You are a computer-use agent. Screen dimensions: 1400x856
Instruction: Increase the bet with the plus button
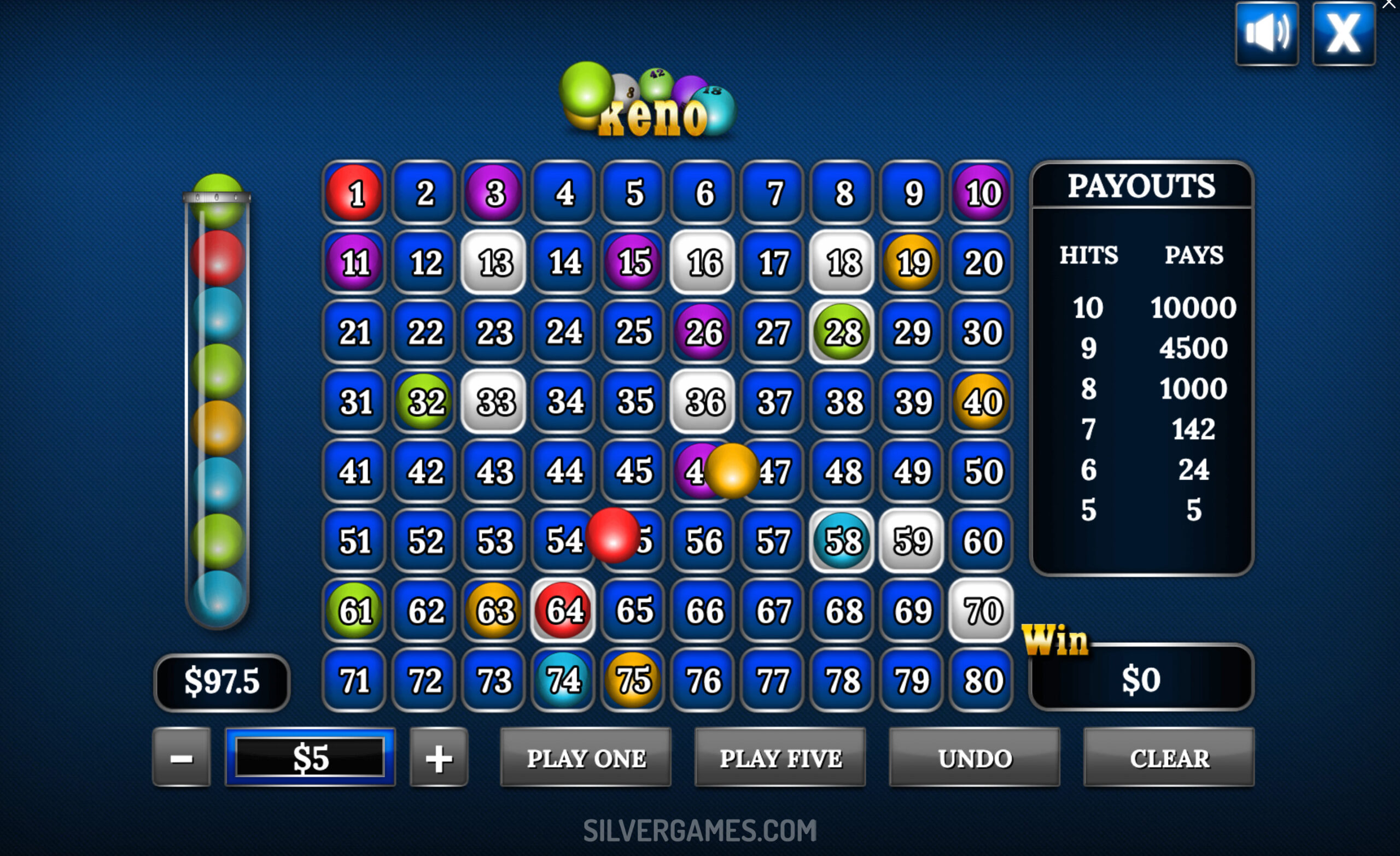439,758
